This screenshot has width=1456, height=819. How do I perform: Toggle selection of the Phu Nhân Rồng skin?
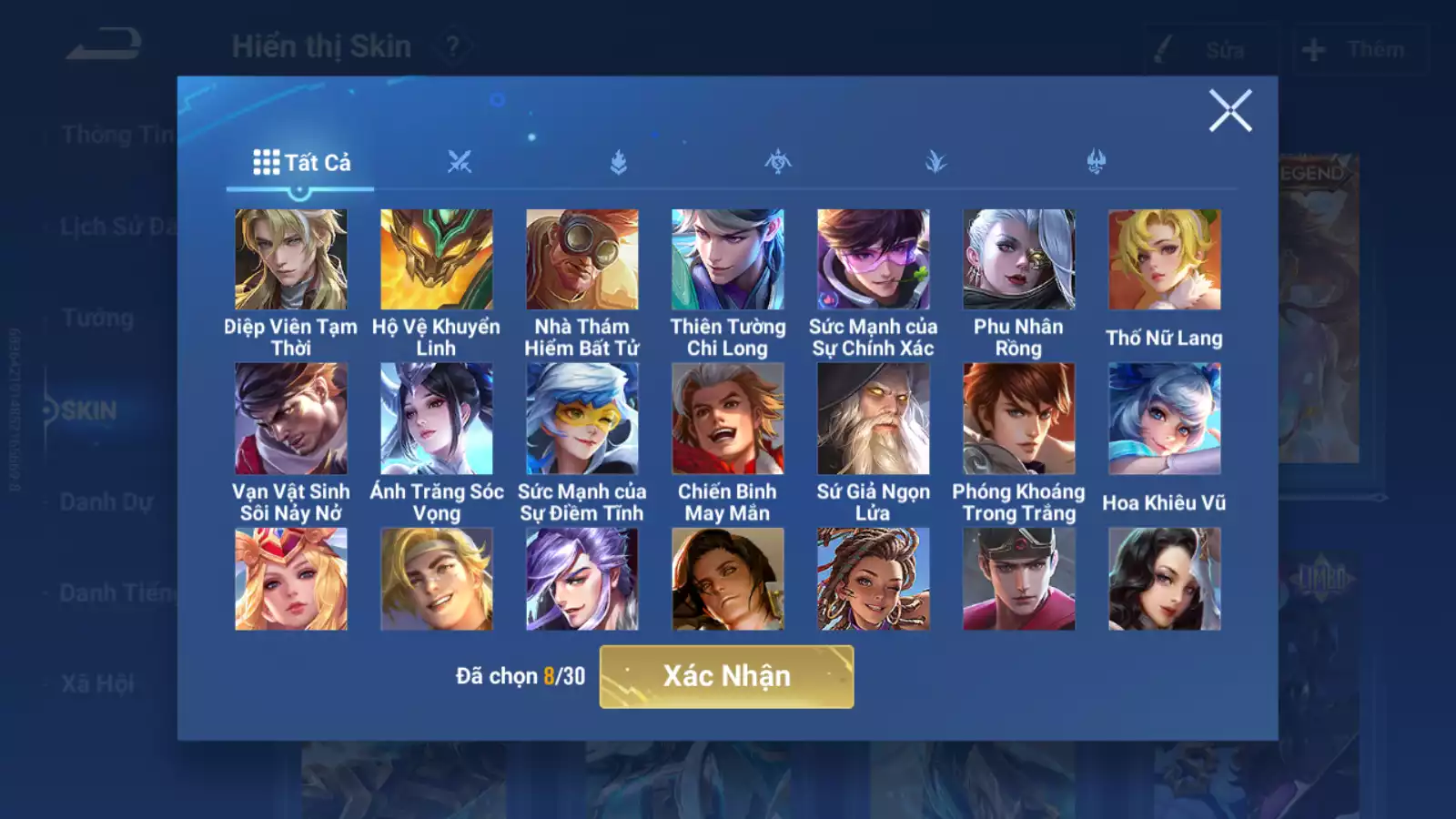[x=1018, y=258]
